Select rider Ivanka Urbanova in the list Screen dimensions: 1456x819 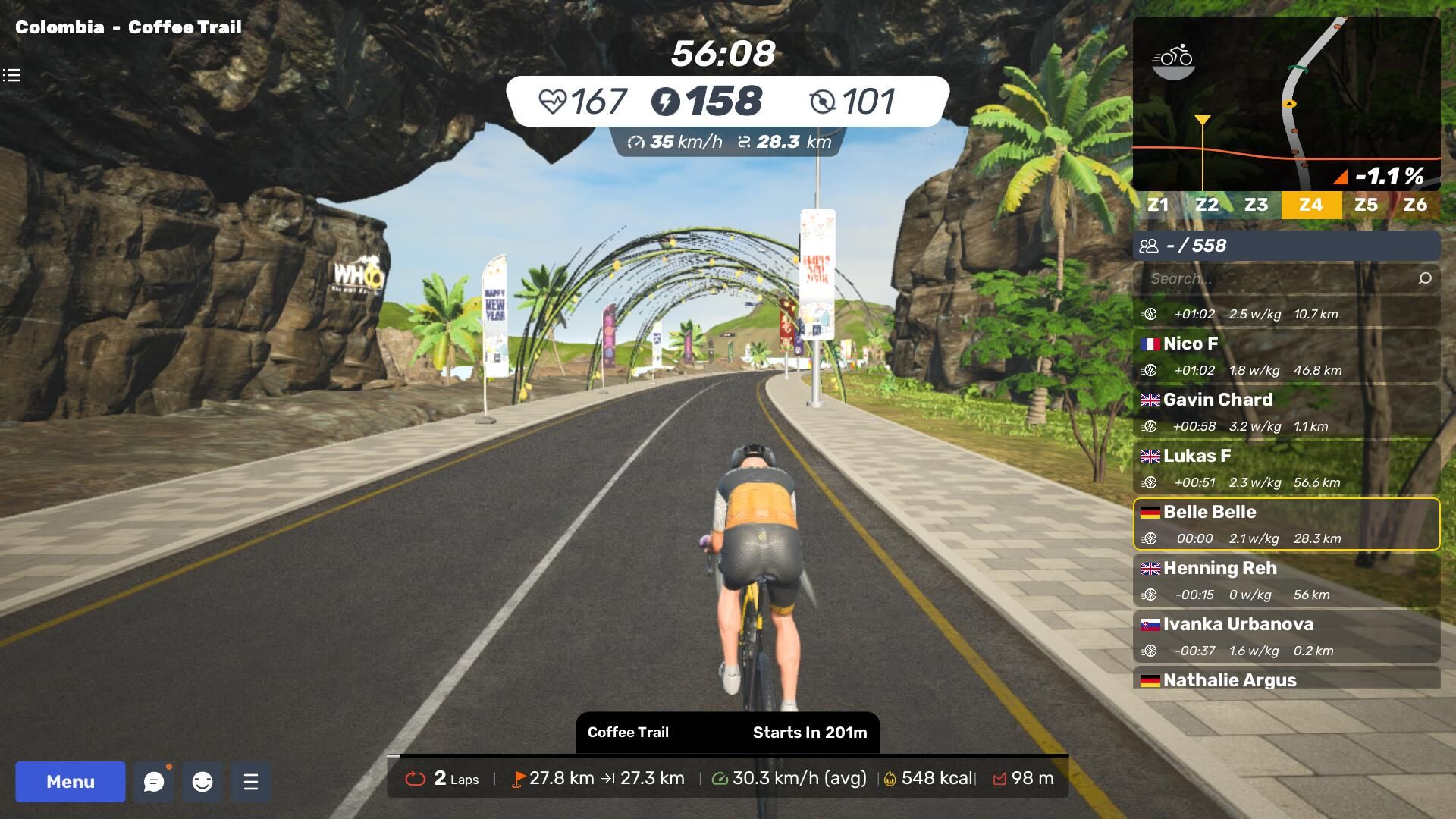1286,636
